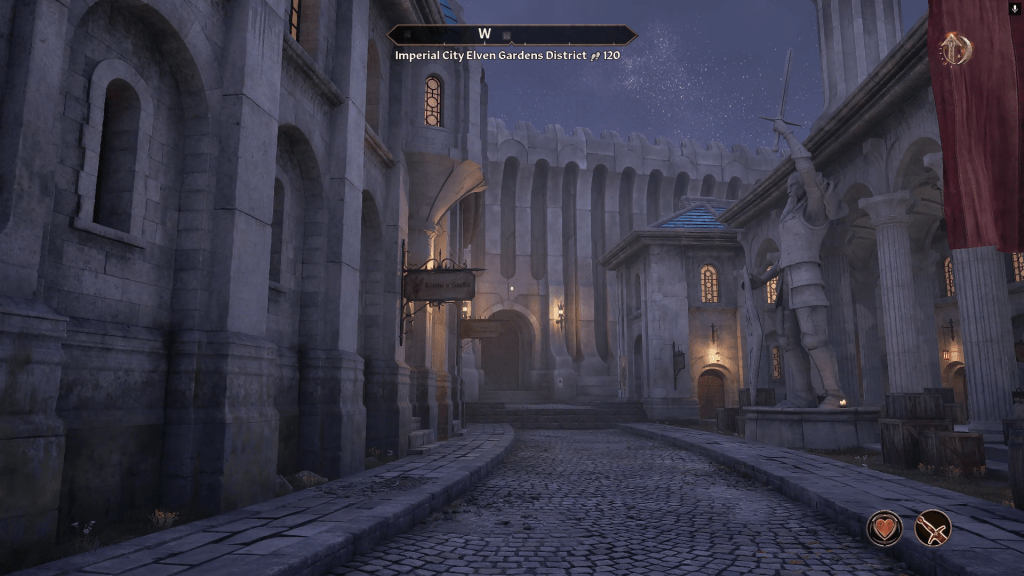Toggle the microphone overlay icon

[x=1015, y=8]
